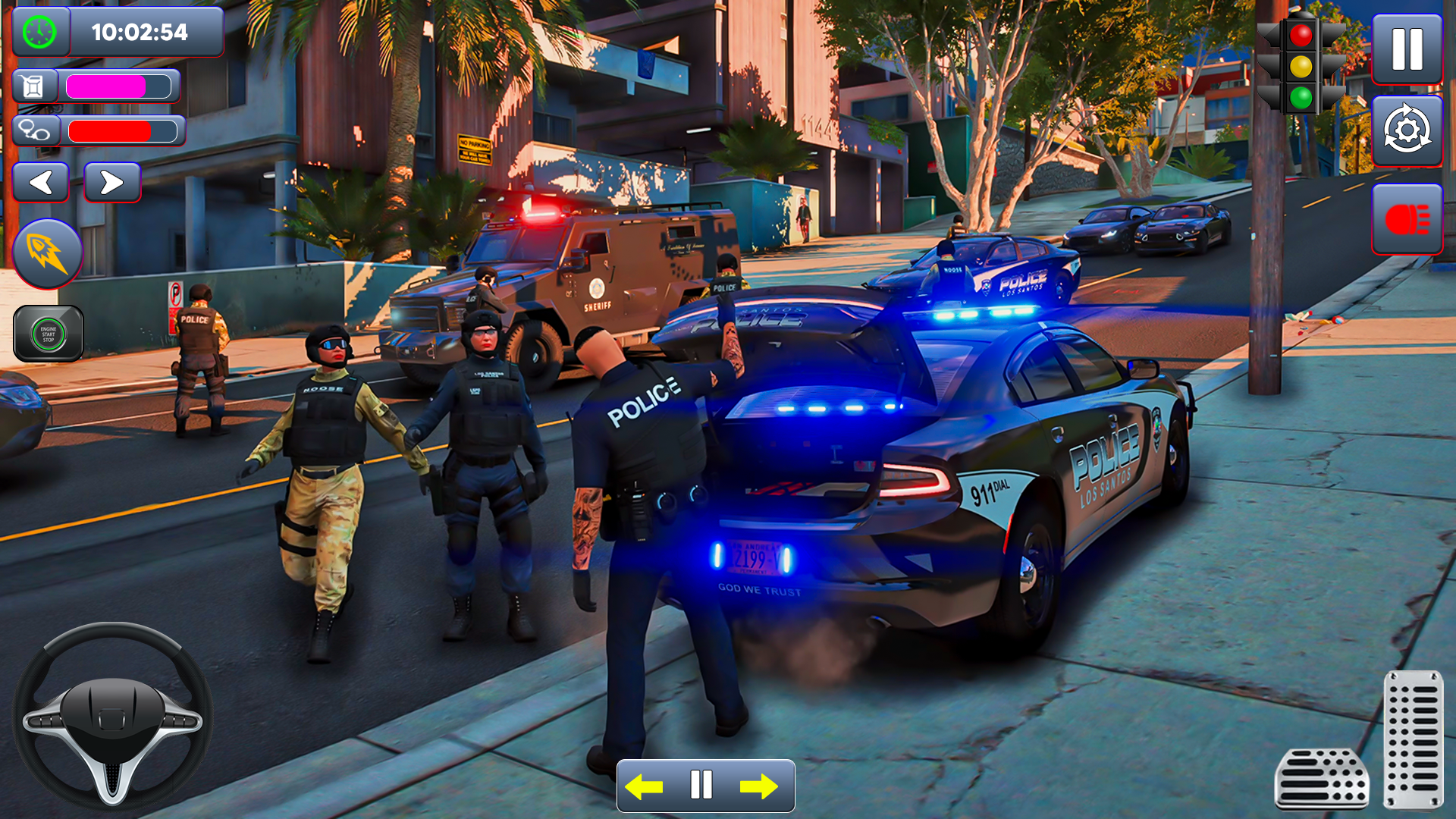1456x819 pixels.
Task: Click the right navigation chevron
Action: pyautogui.click(x=112, y=182)
